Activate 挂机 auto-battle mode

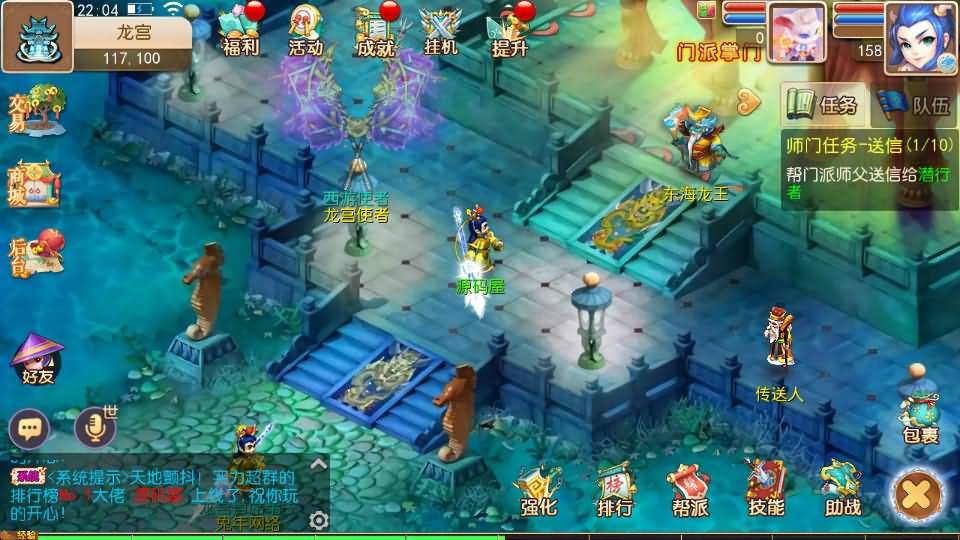click(440, 30)
